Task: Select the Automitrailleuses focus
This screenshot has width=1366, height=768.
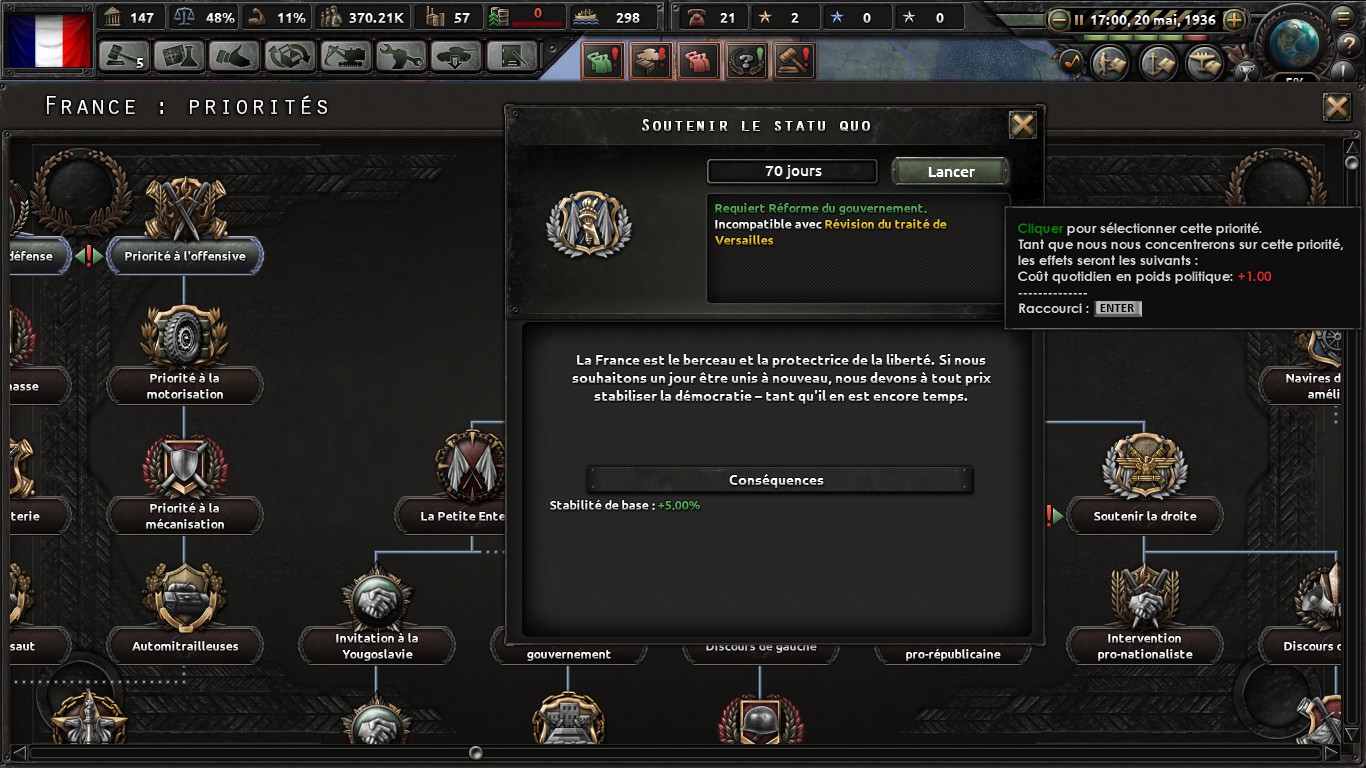Action: tap(184, 645)
